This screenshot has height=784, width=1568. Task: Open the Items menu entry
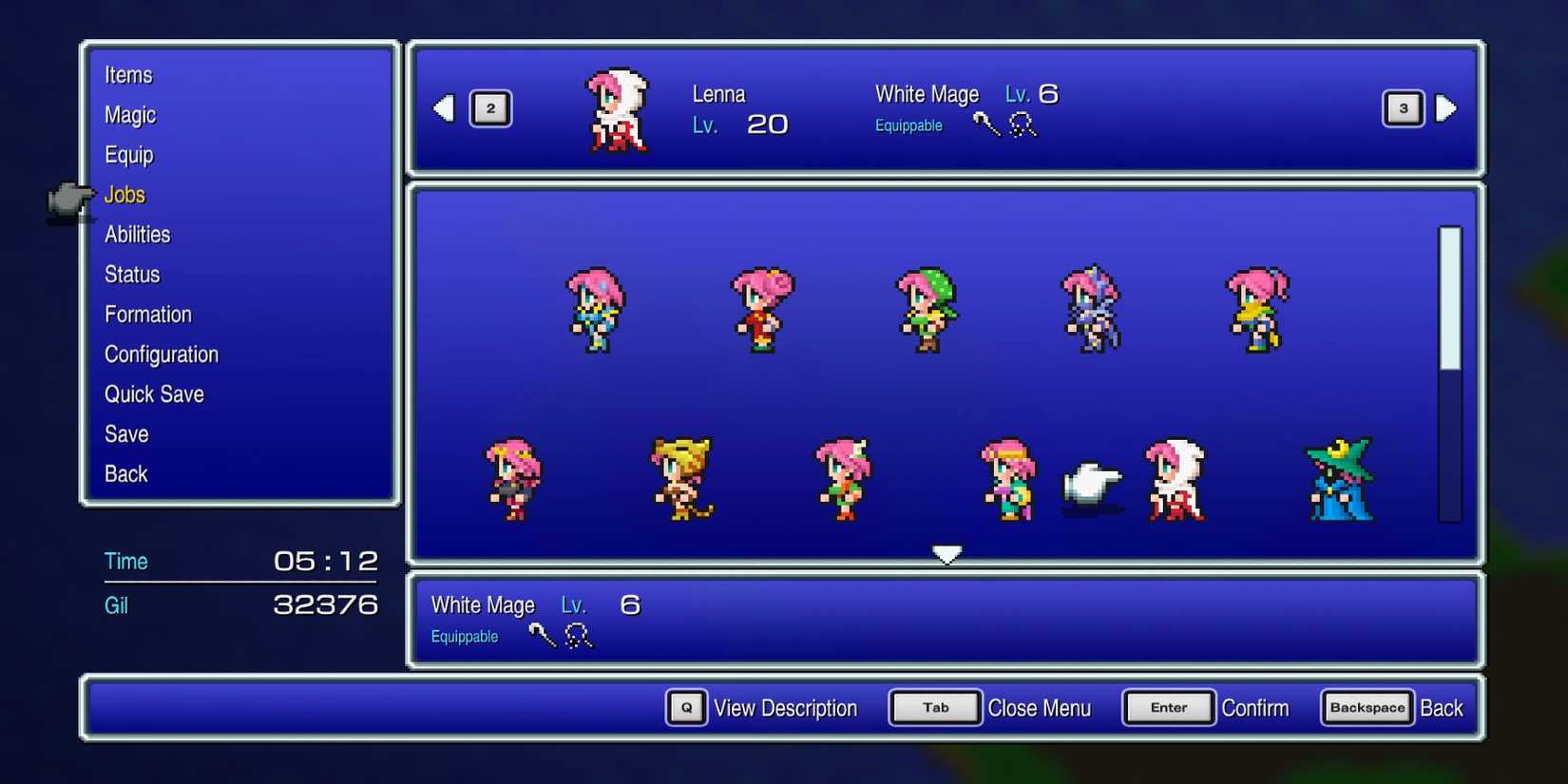pyautogui.click(x=129, y=75)
